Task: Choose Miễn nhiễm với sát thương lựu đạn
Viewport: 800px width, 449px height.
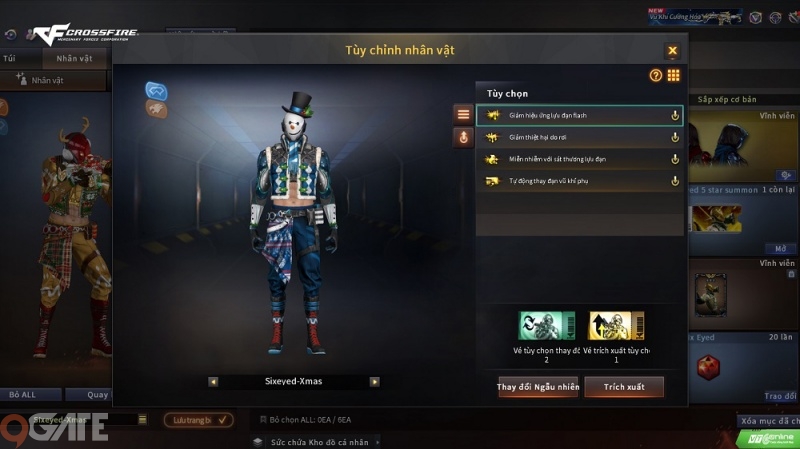Action: coord(579,159)
